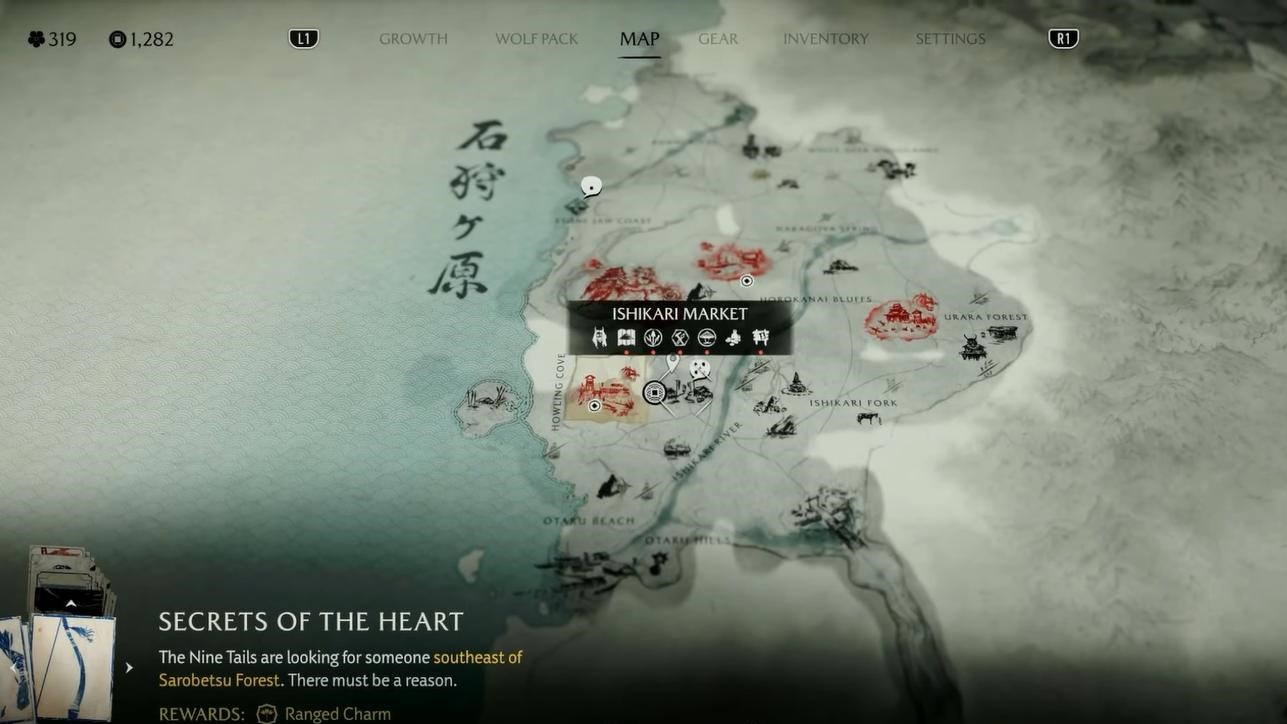
Task: Click the circle marker near Horokanai Bluffs
Action: [746, 281]
